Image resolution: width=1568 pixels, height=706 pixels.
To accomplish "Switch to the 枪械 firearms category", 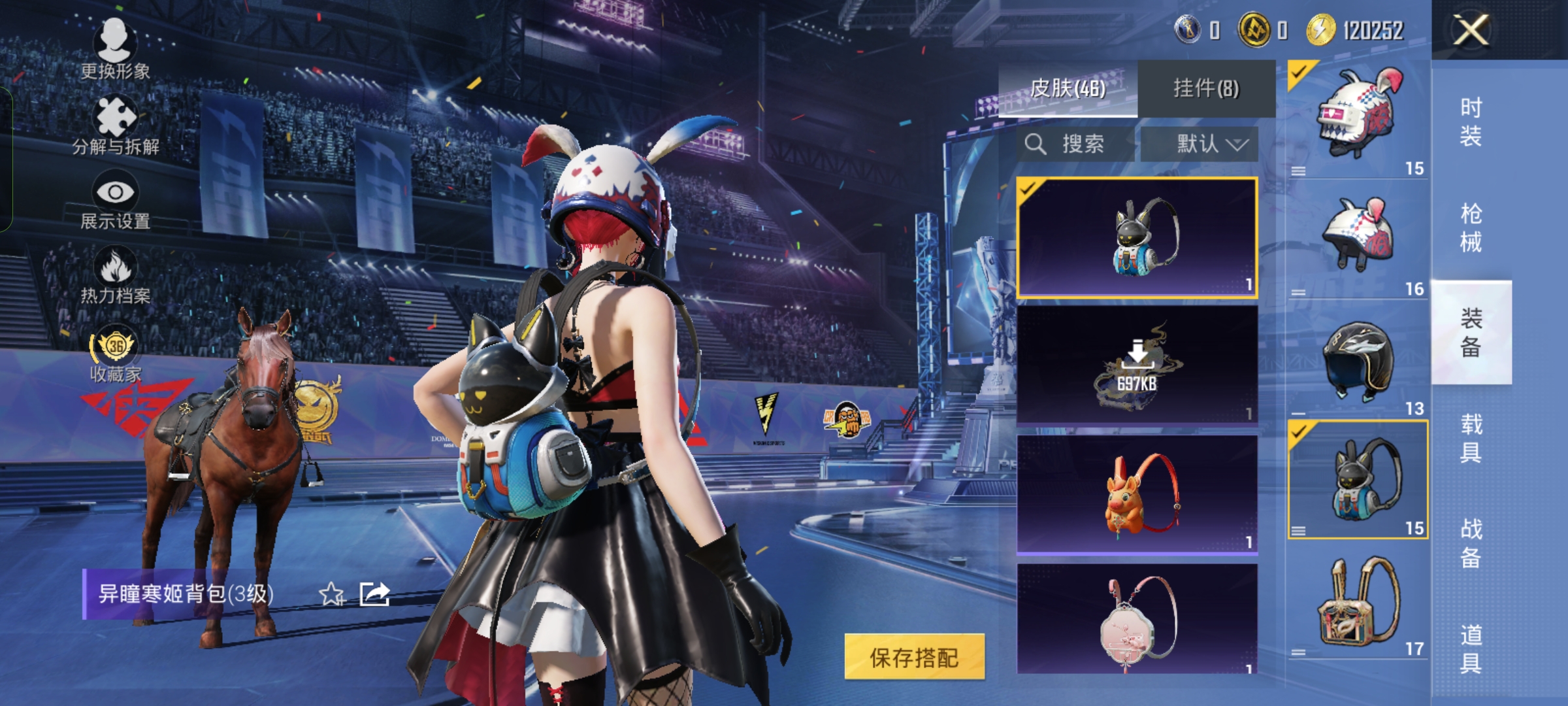I will [x=1471, y=227].
